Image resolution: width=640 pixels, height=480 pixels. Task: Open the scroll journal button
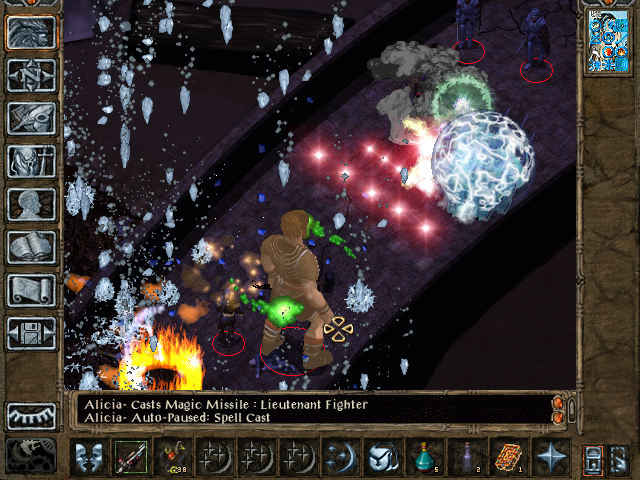tap(31, 290)
